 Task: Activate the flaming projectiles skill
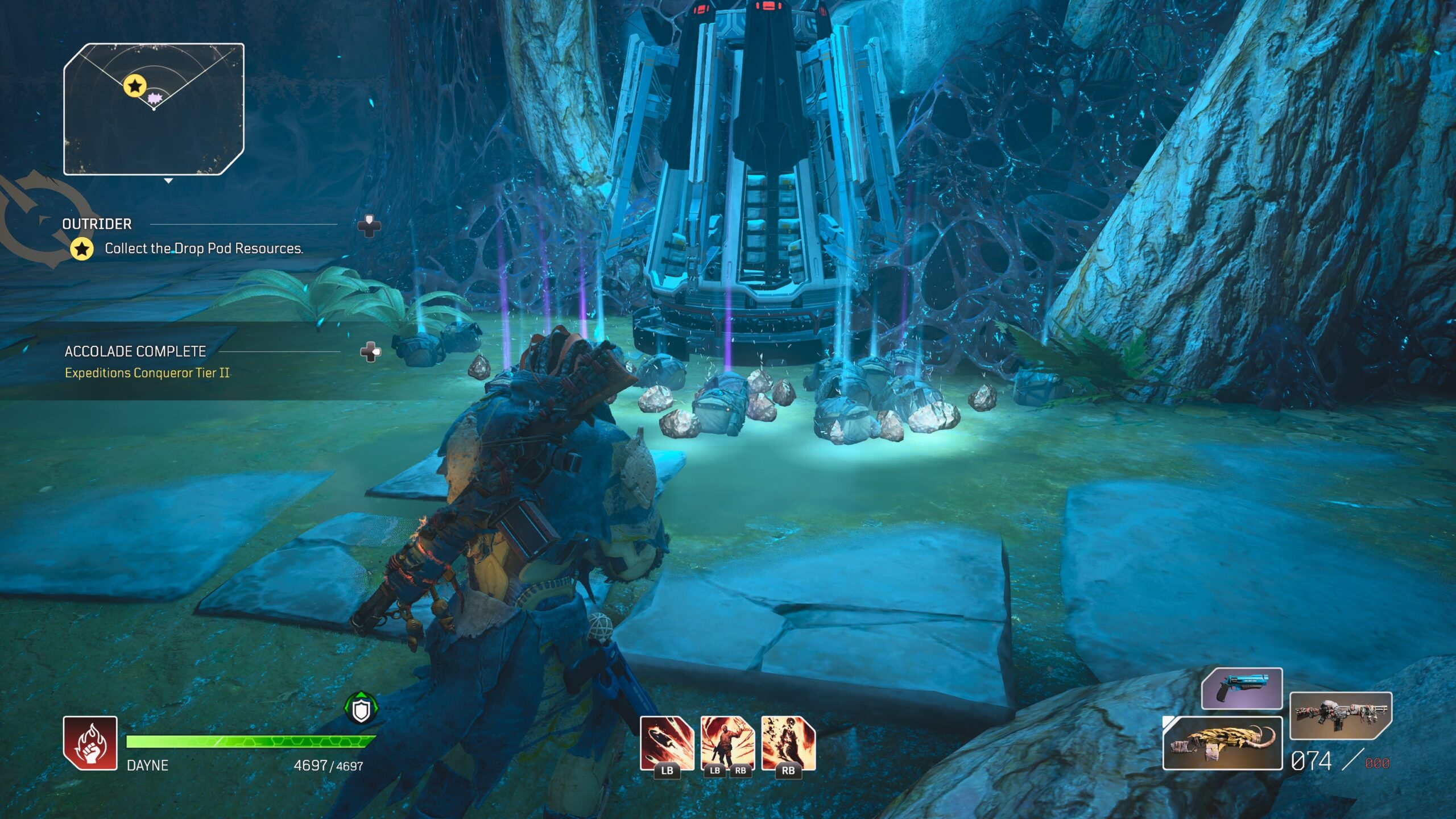667,743
